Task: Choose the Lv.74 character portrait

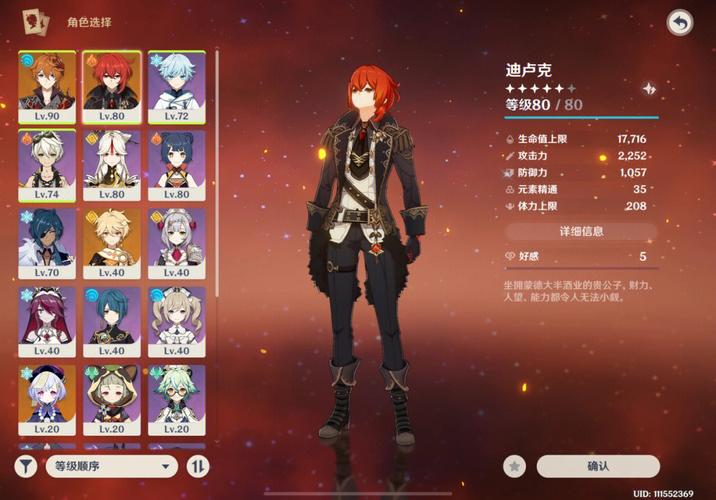Action: 46,163
